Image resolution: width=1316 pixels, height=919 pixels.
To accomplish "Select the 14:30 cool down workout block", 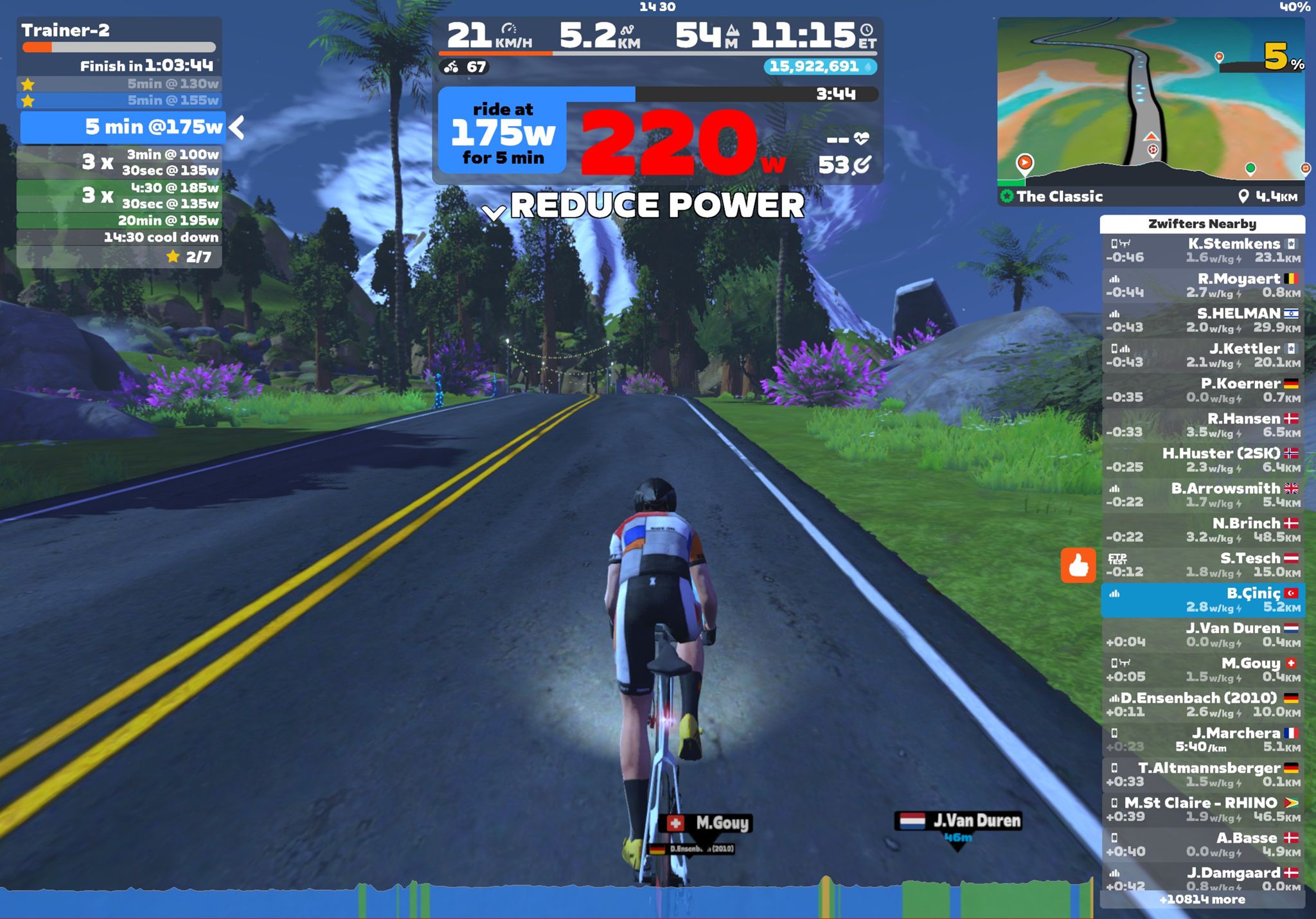I will click(x=119, y=237).
